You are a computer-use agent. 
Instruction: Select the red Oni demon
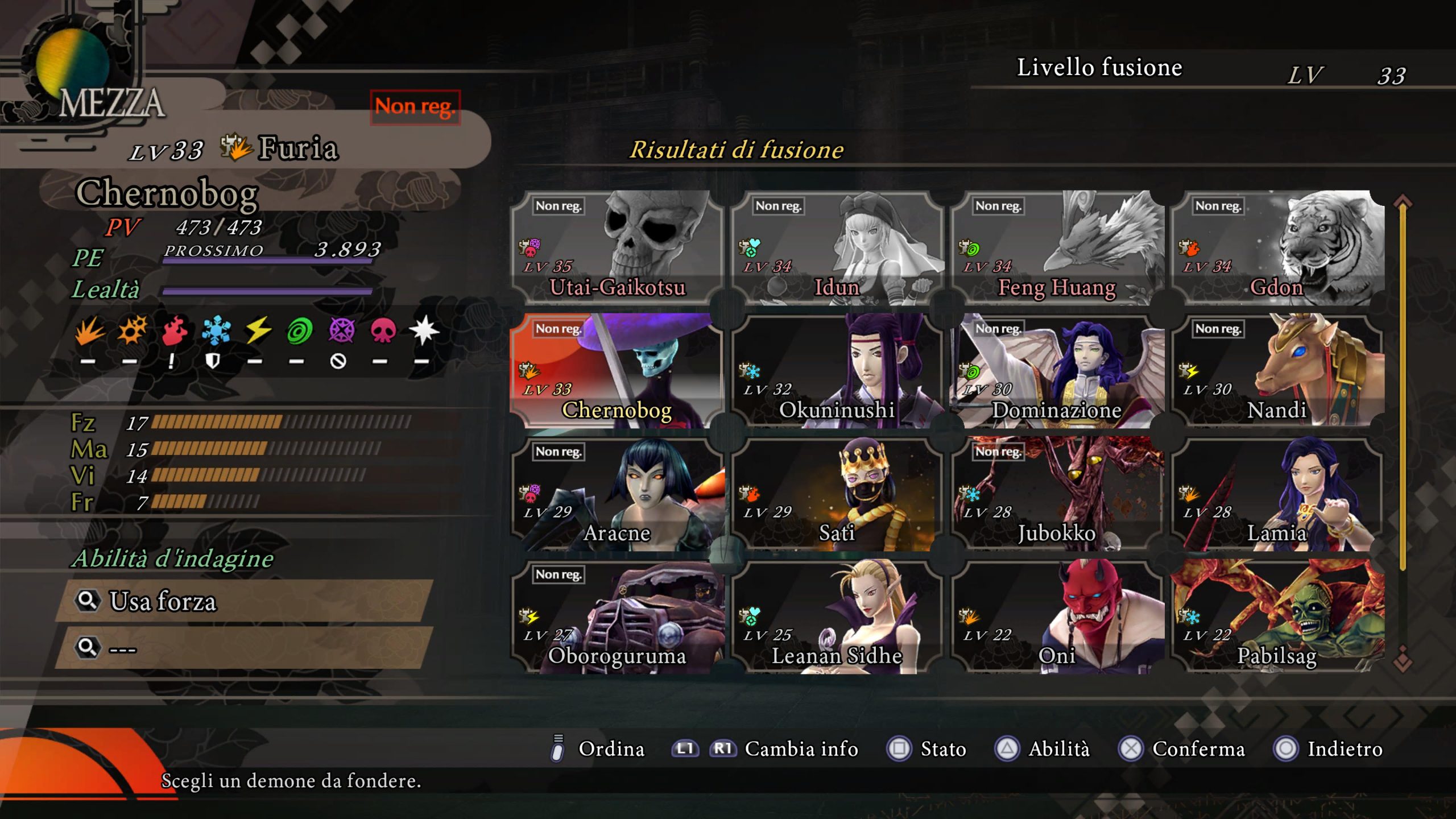[1057, 617]
